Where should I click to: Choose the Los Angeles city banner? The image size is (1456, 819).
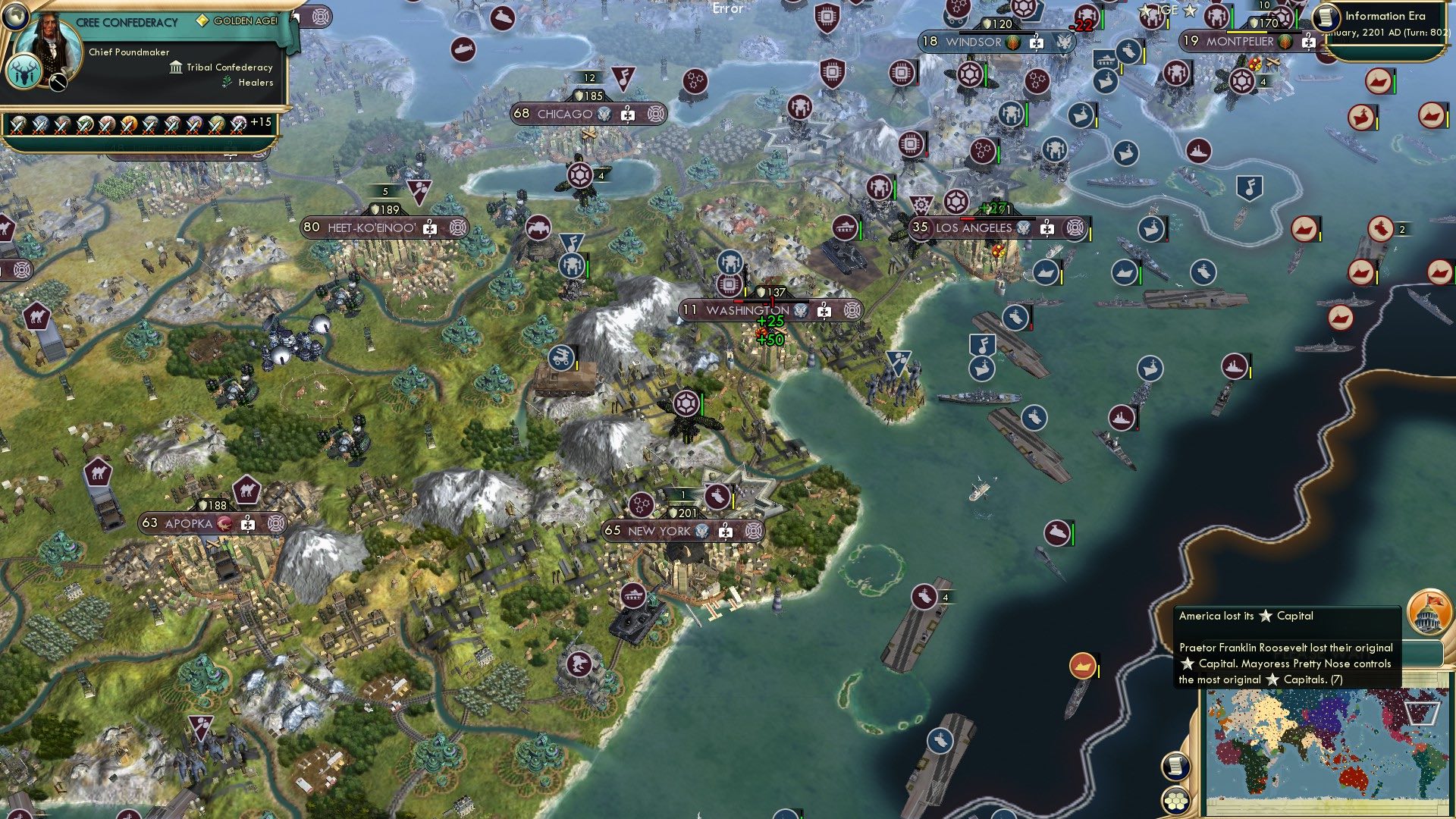973,227
